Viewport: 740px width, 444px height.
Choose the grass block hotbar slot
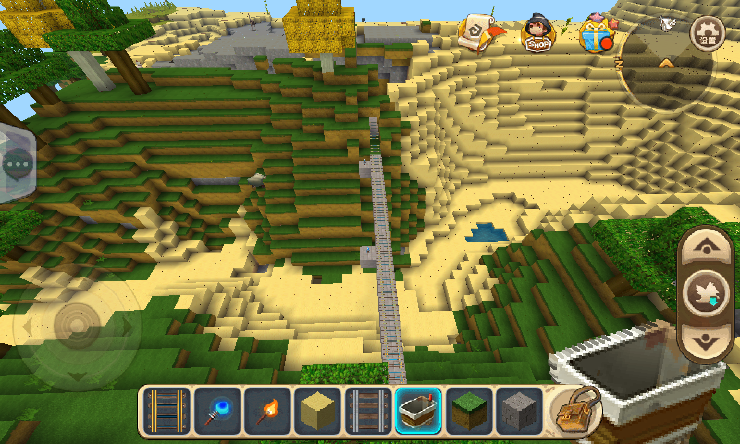[468, 410]
